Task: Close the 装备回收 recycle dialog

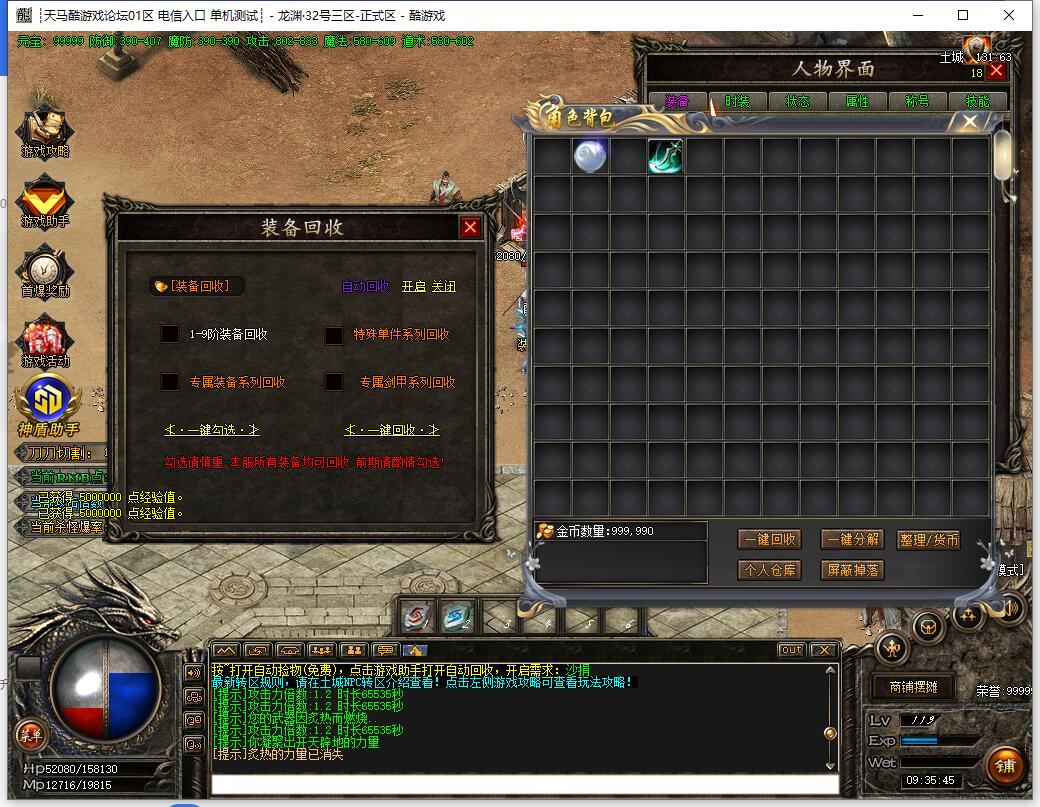Action: [470, 227]
